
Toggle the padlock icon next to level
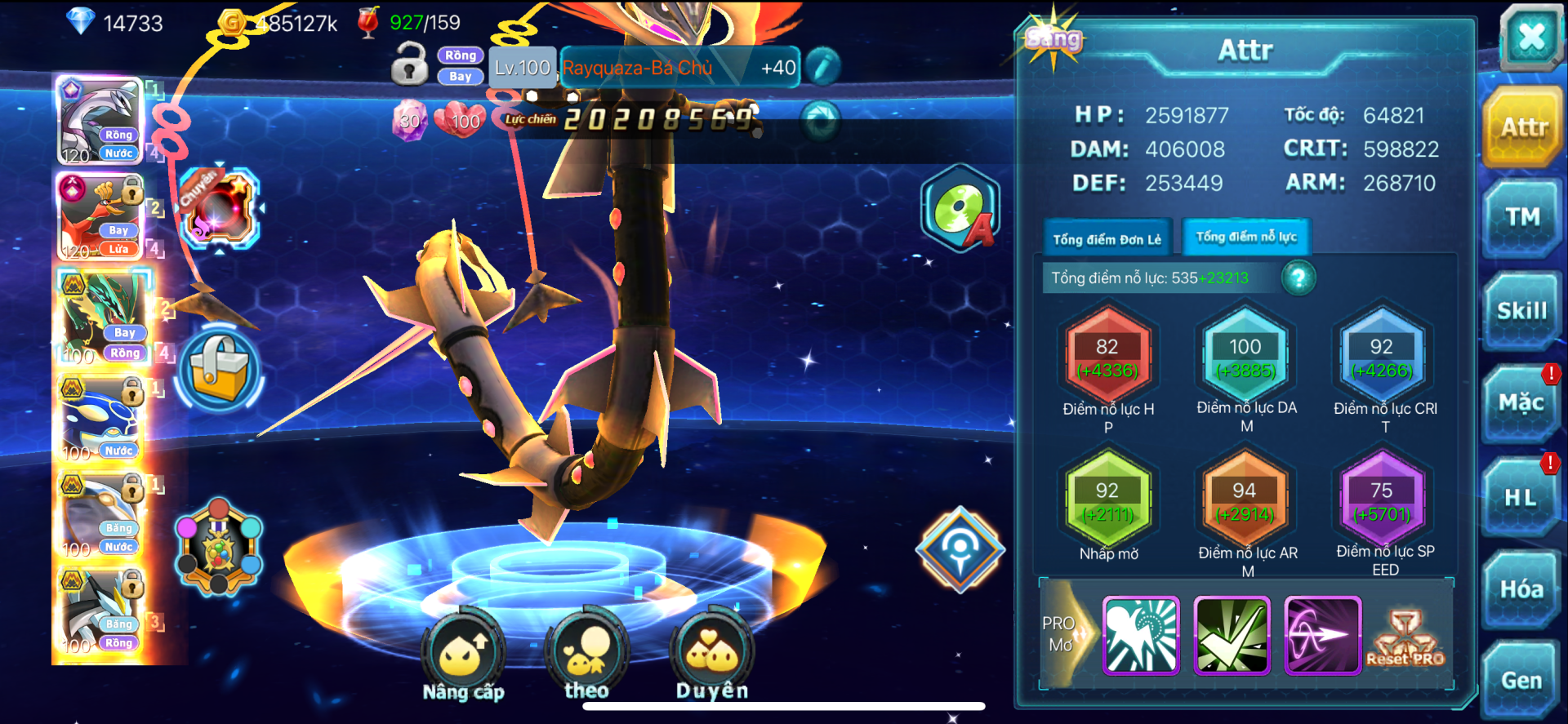409,65
